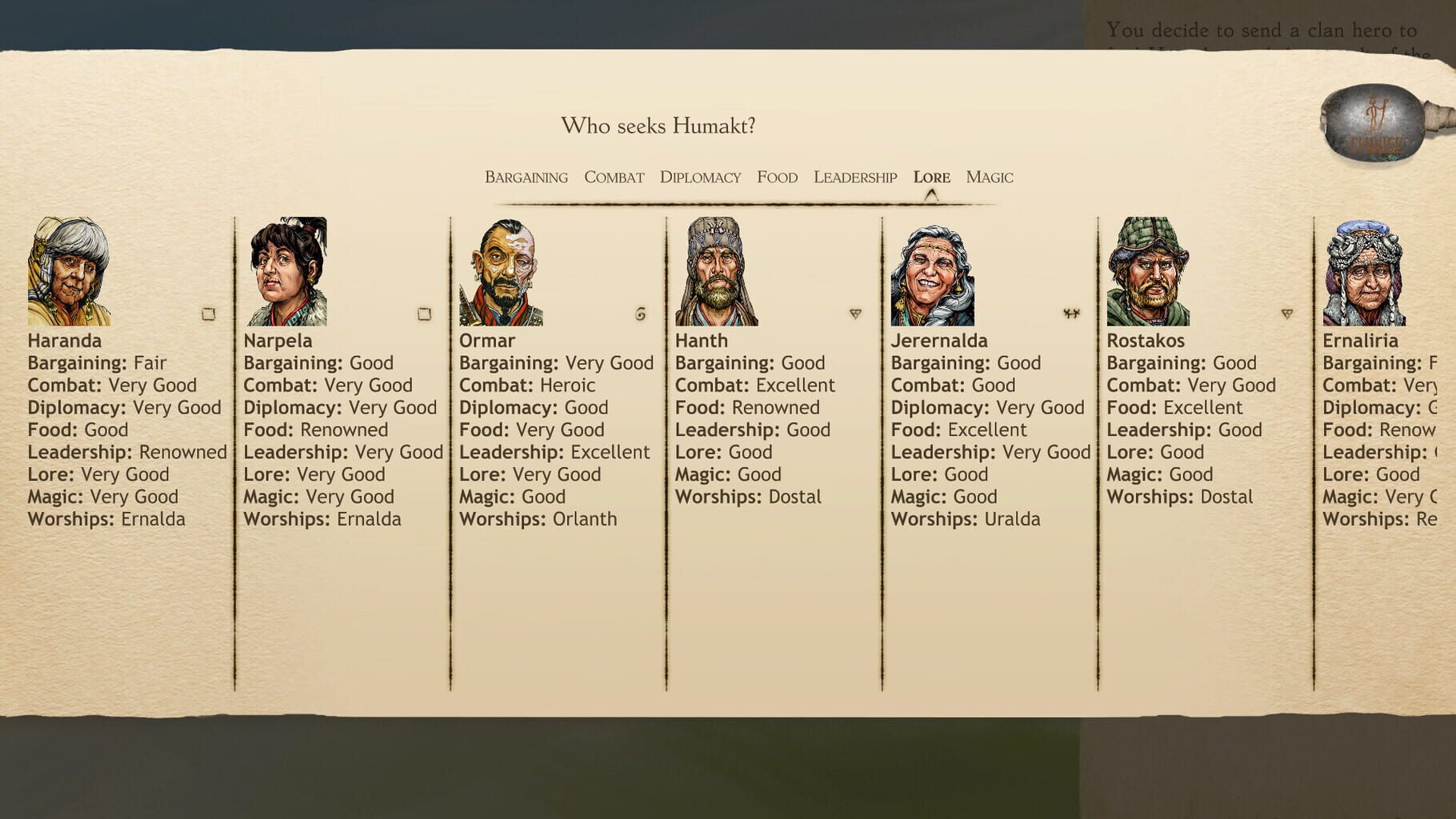The image size is (1456, 819).
Task: Switch to the Magic sort tab
Action: pos(990,177)
